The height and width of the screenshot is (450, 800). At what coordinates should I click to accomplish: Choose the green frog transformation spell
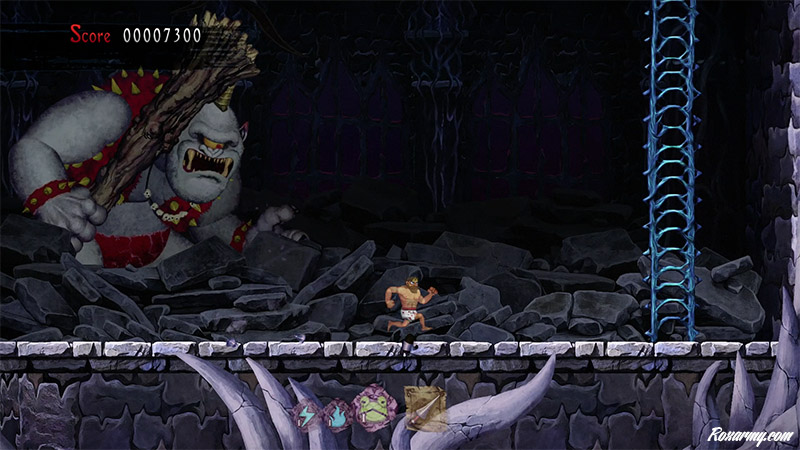tap(371, 410)
